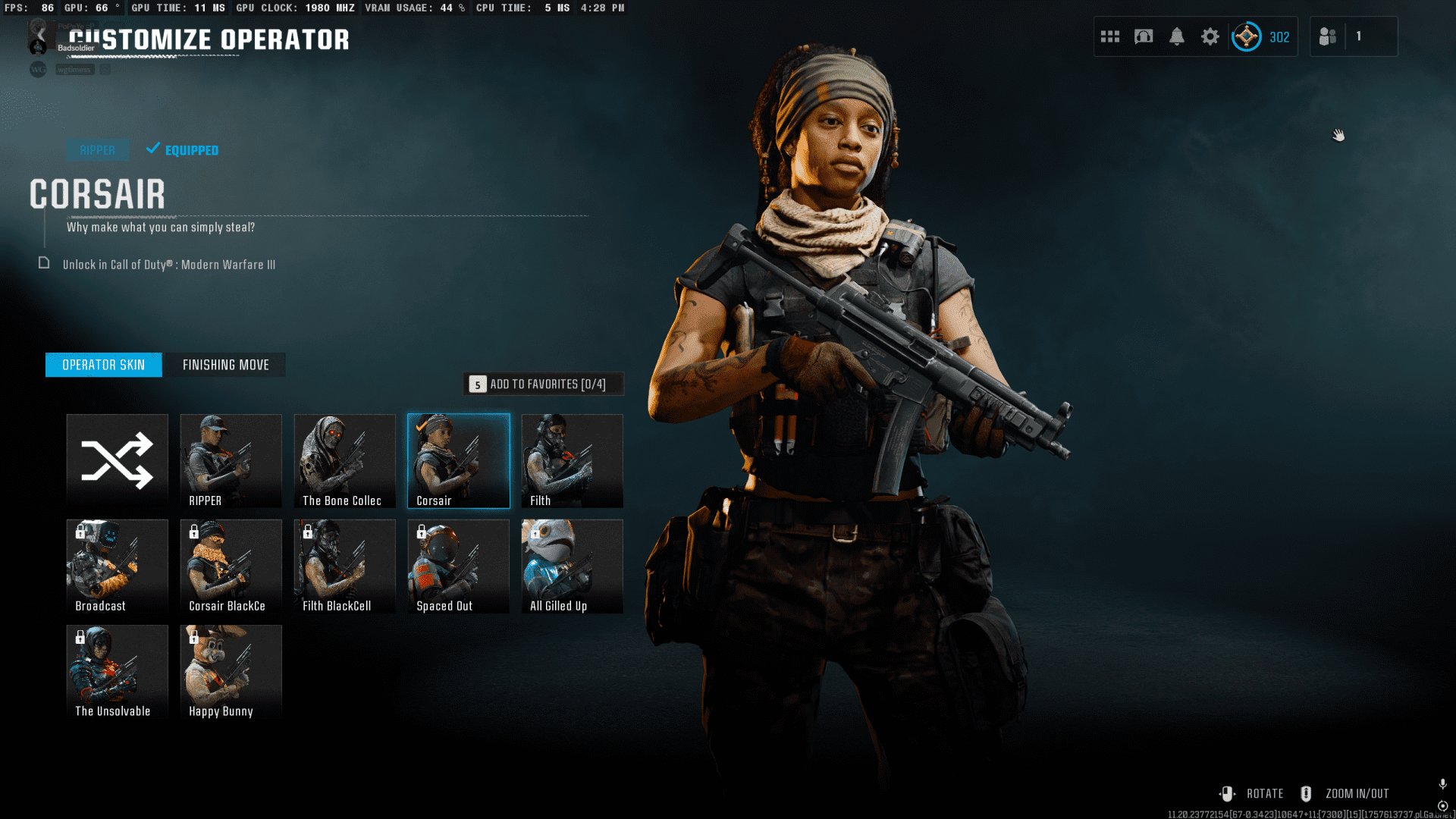Select the locked Broadcast skin
The width and height of the screenshot is (1456, 819).
pyautogui.click(x=118, y=566)
